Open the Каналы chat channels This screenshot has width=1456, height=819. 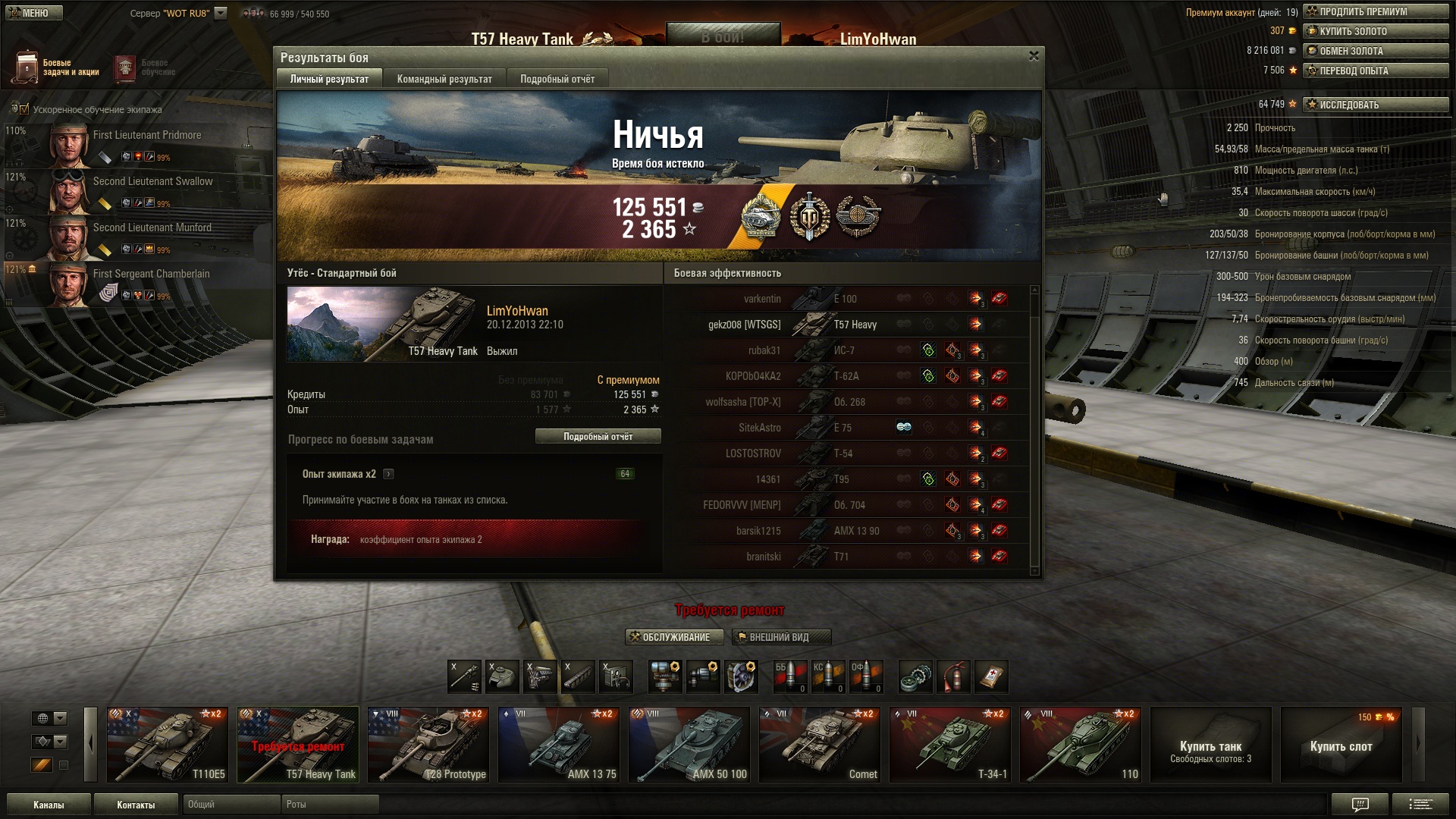(x=49, y=805)
